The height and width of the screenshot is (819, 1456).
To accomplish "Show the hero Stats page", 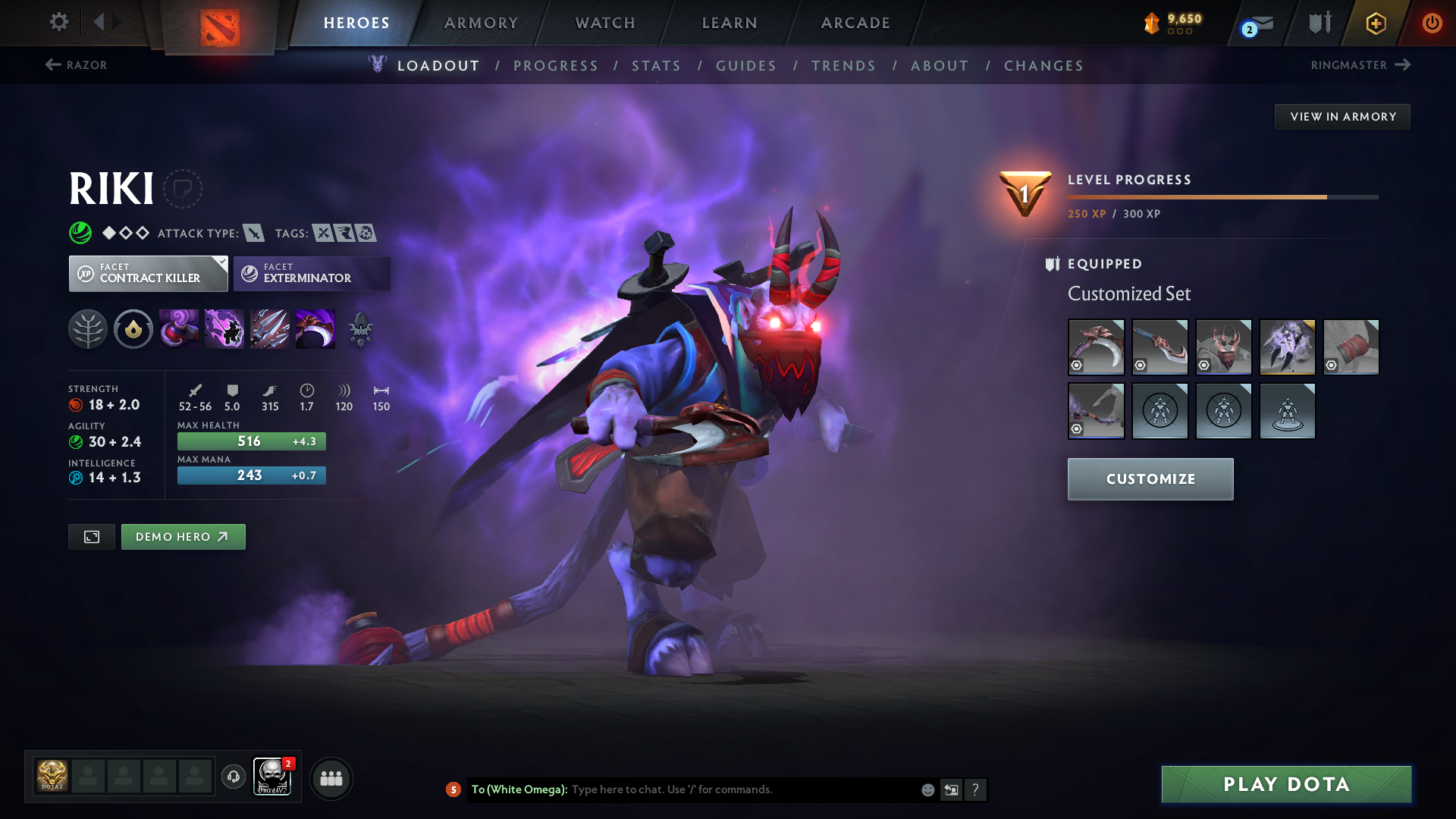I will [x=656, y=66].
